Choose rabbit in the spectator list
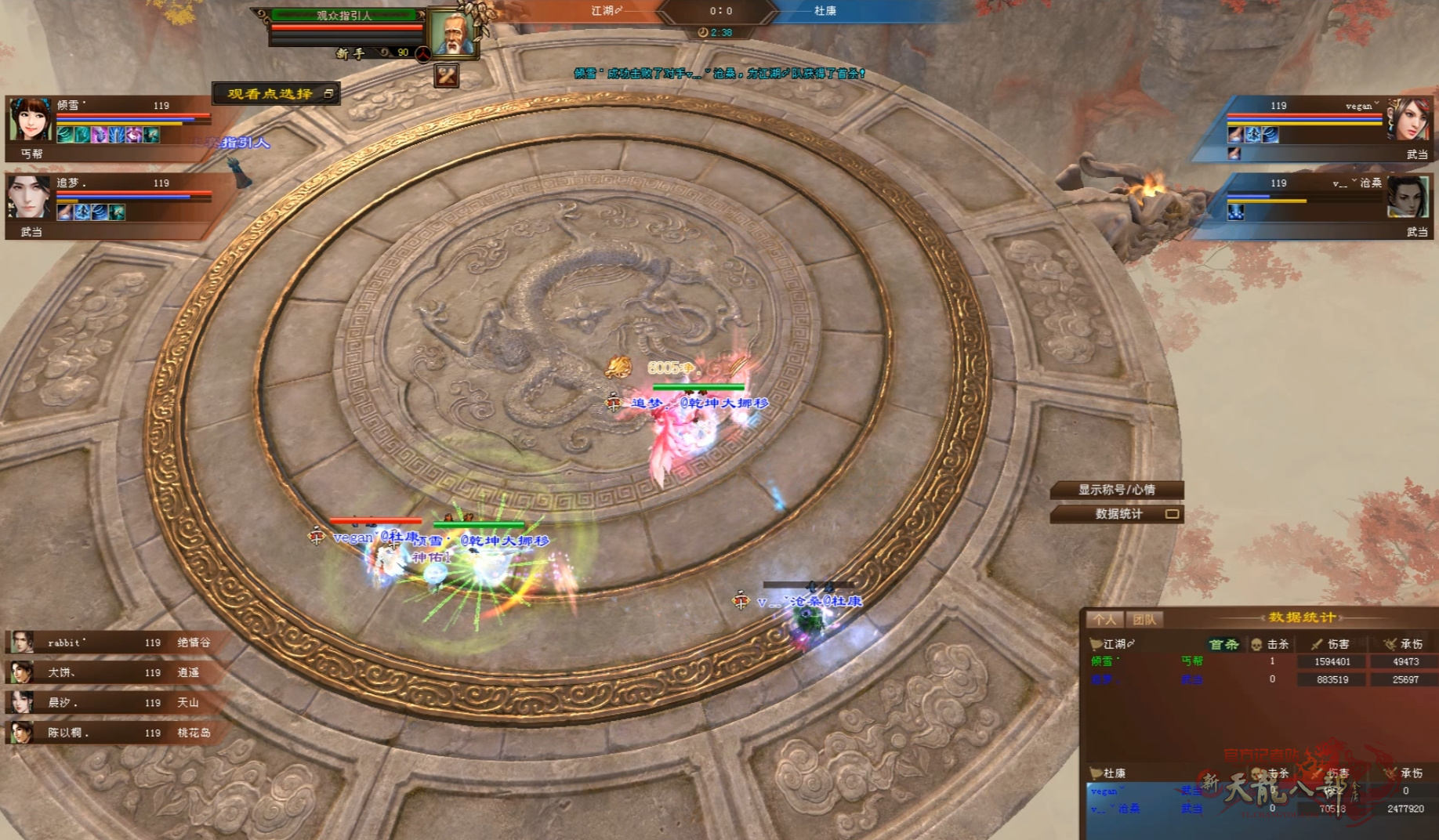The height and width of the screenshot is (840, 1439). click(x=110, y=643)
